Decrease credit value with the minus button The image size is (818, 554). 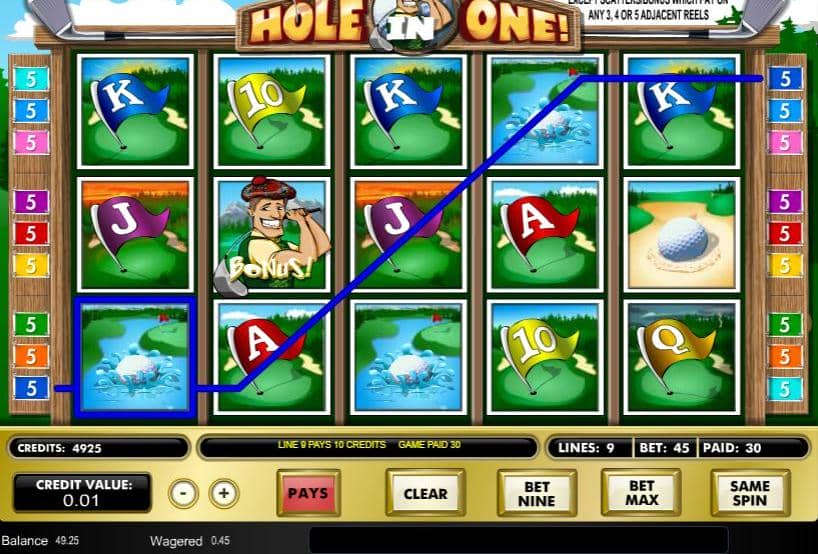[x=182, y=493]
